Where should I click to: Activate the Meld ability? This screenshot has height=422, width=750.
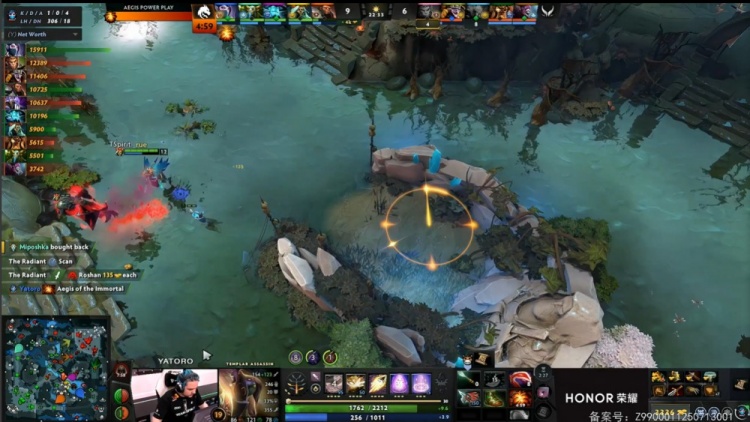pos(356,383)
